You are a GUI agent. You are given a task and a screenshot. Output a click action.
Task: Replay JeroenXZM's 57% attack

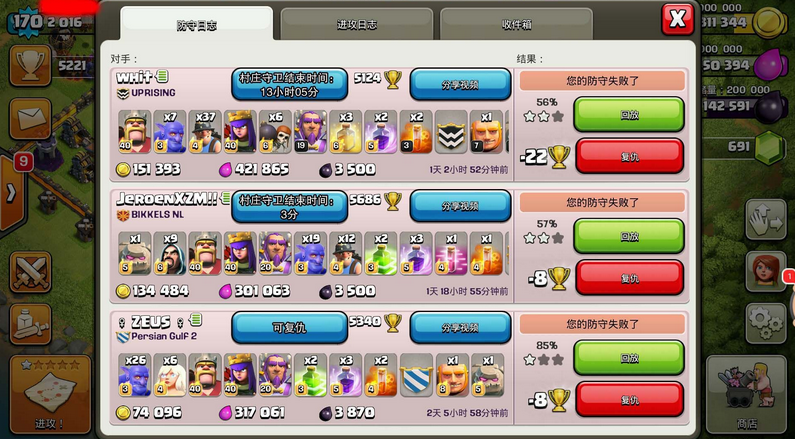[x=629, y=236]
